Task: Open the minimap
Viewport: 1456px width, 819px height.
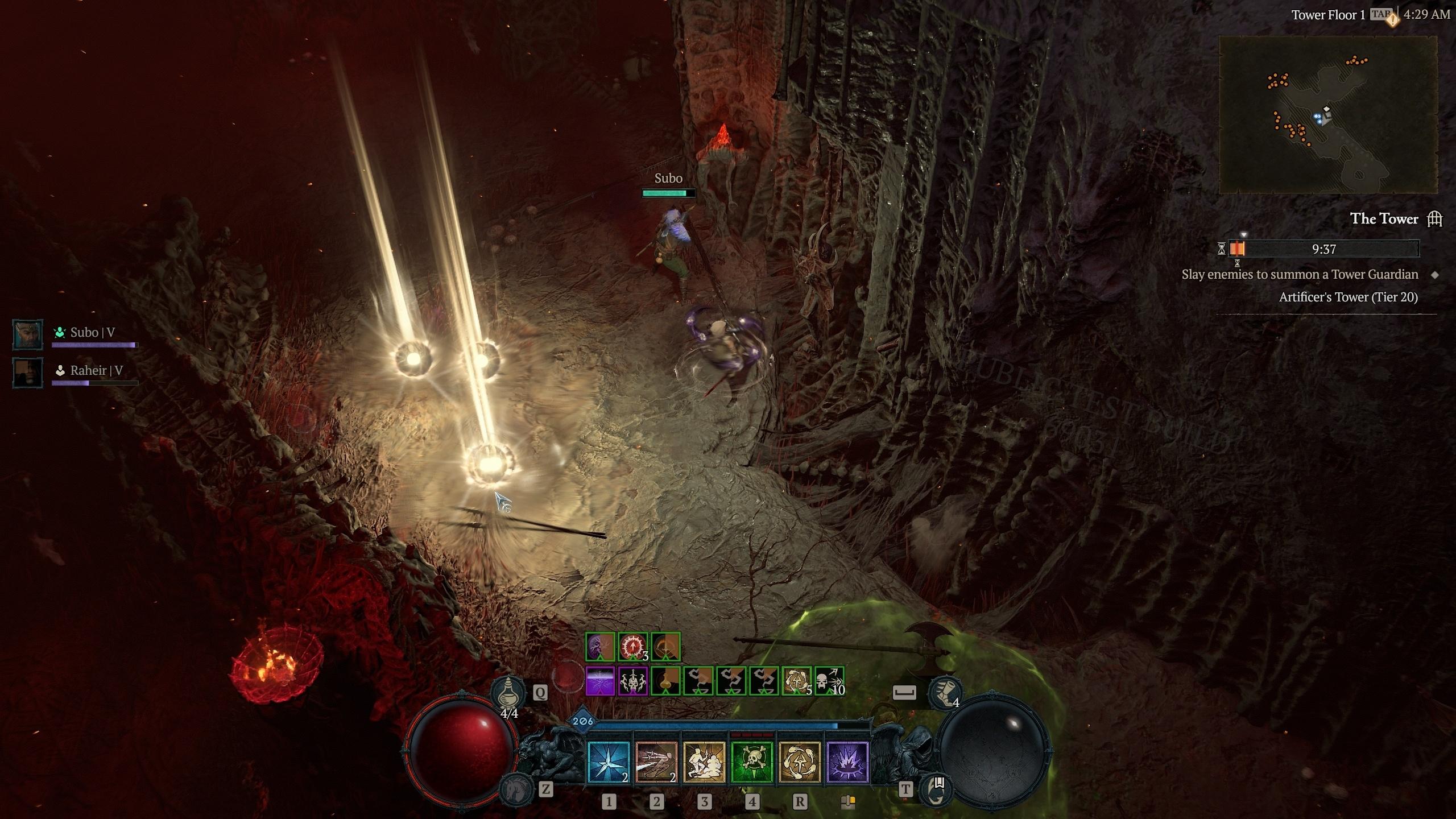Action: [1327, 114]
